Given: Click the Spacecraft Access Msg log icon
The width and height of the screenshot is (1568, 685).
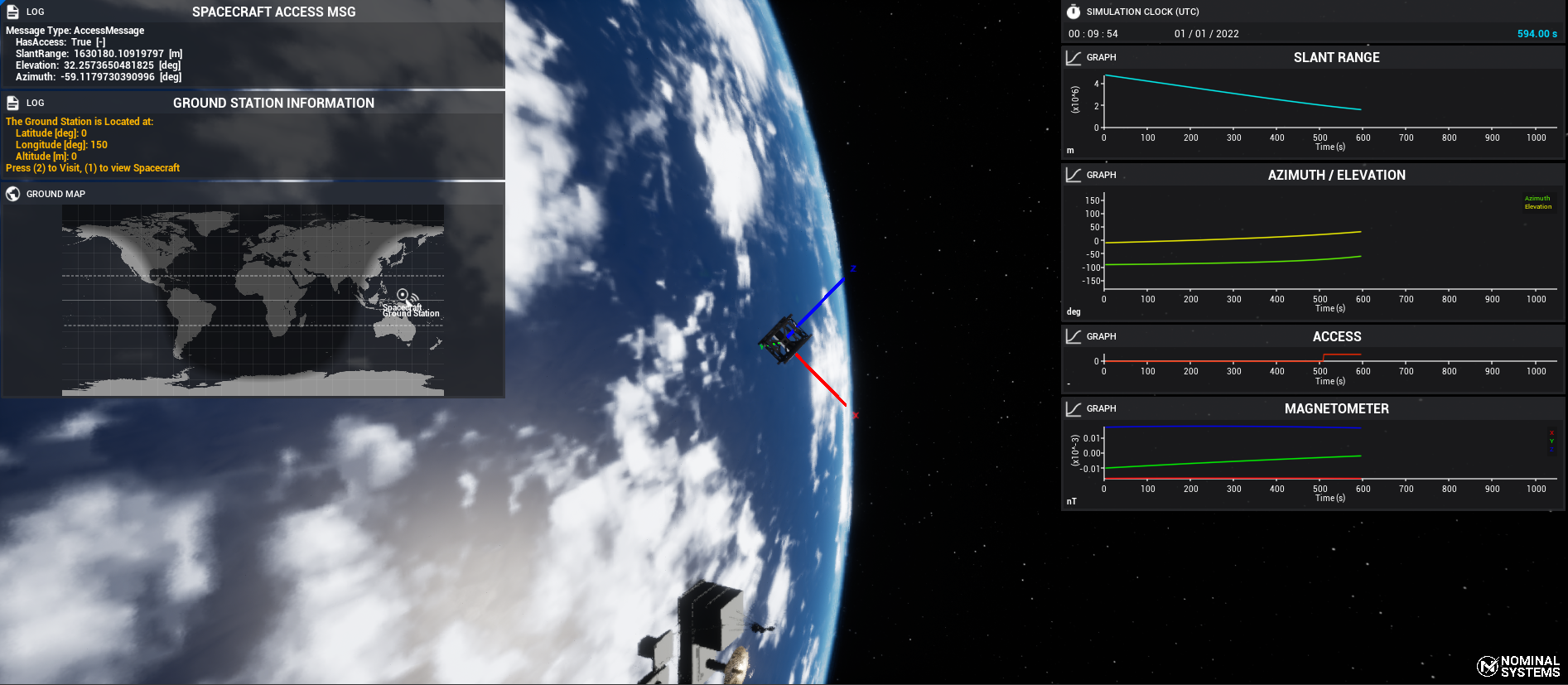Looking at the screenshot, I should click(x=12, y=12).
